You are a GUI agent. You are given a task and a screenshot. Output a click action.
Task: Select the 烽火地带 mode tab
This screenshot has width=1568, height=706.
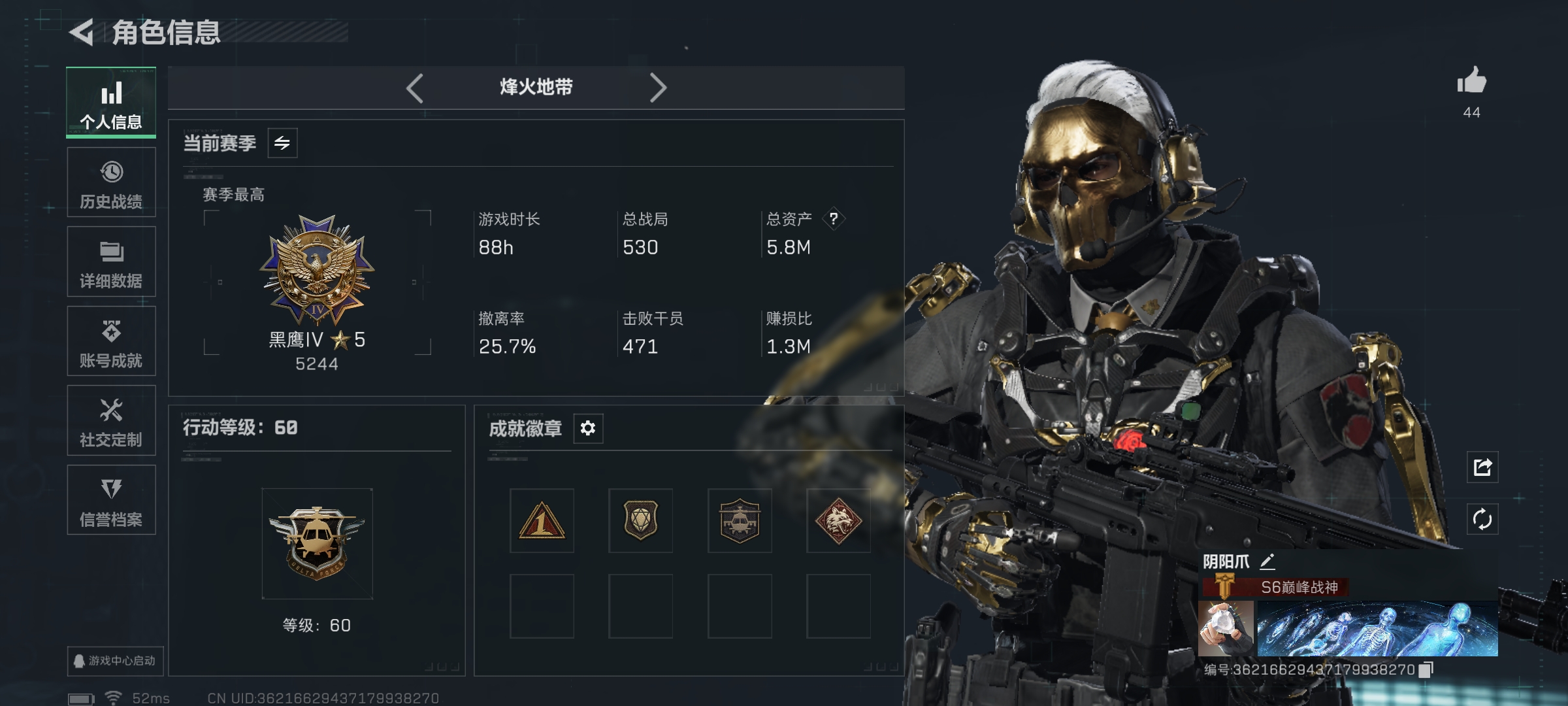coord(536,87)
